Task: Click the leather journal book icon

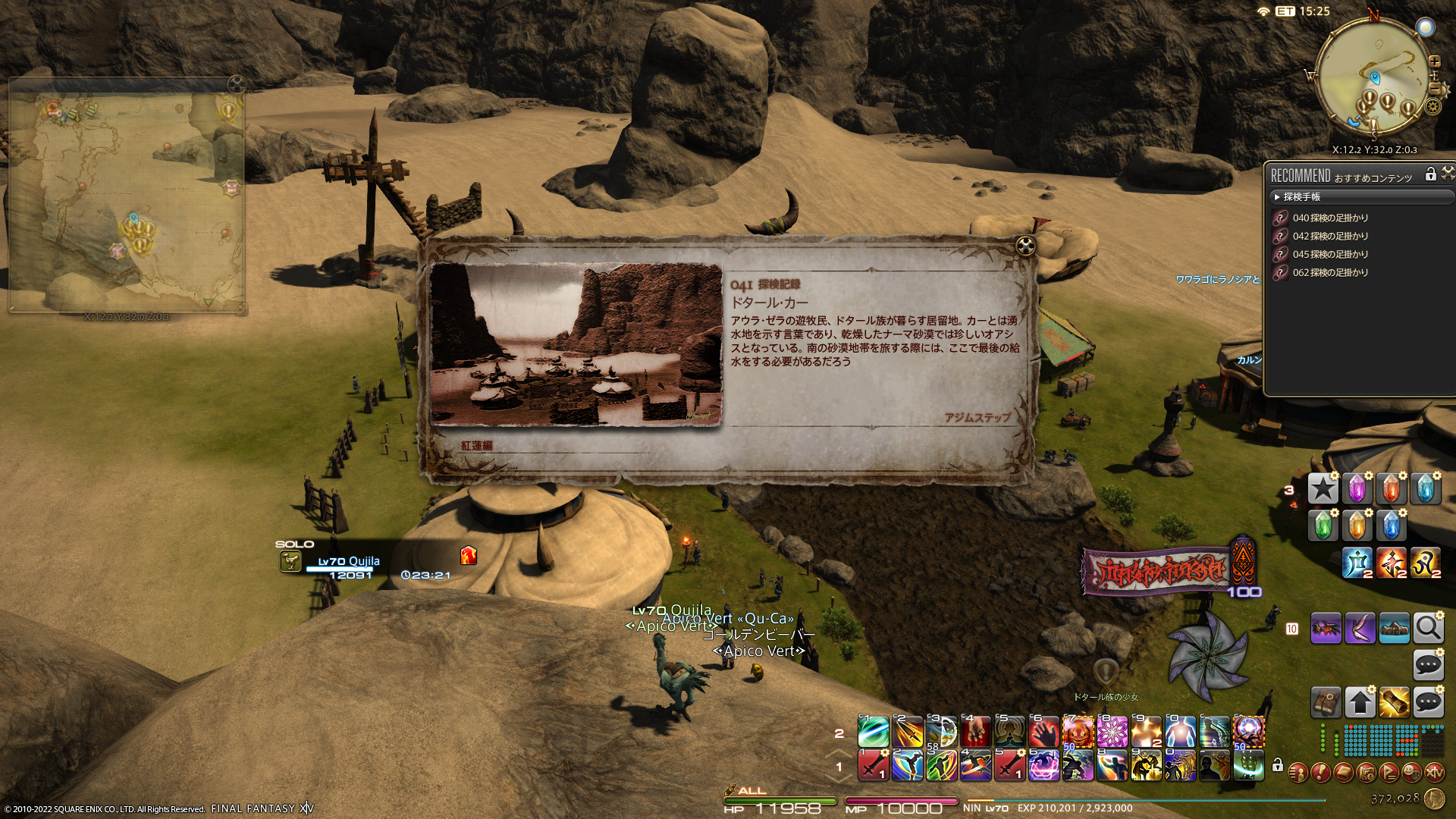Action: pyautogui.click(x=1326, y=703)
